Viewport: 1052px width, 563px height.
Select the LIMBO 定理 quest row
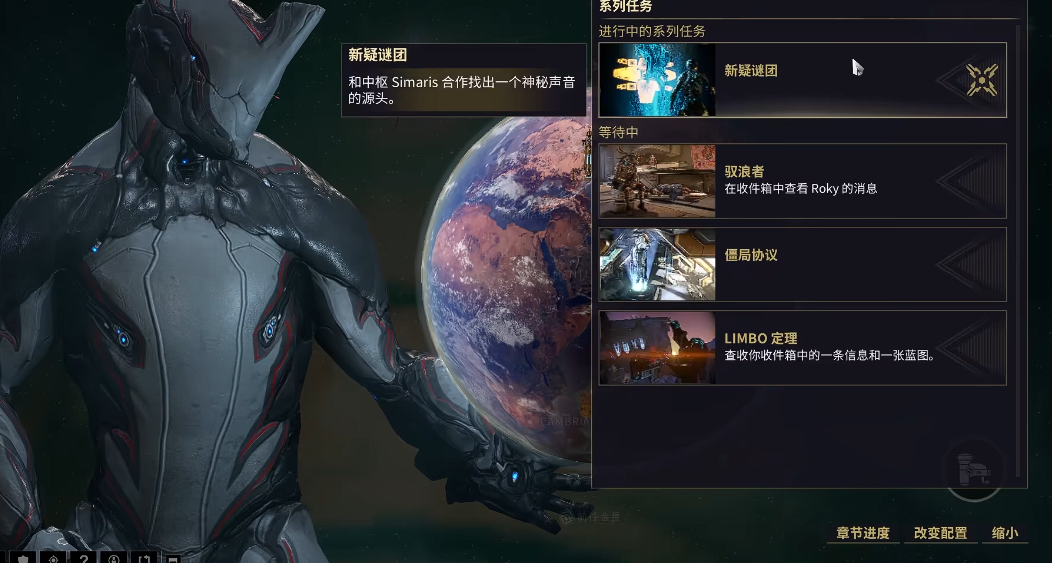(800, 347)
